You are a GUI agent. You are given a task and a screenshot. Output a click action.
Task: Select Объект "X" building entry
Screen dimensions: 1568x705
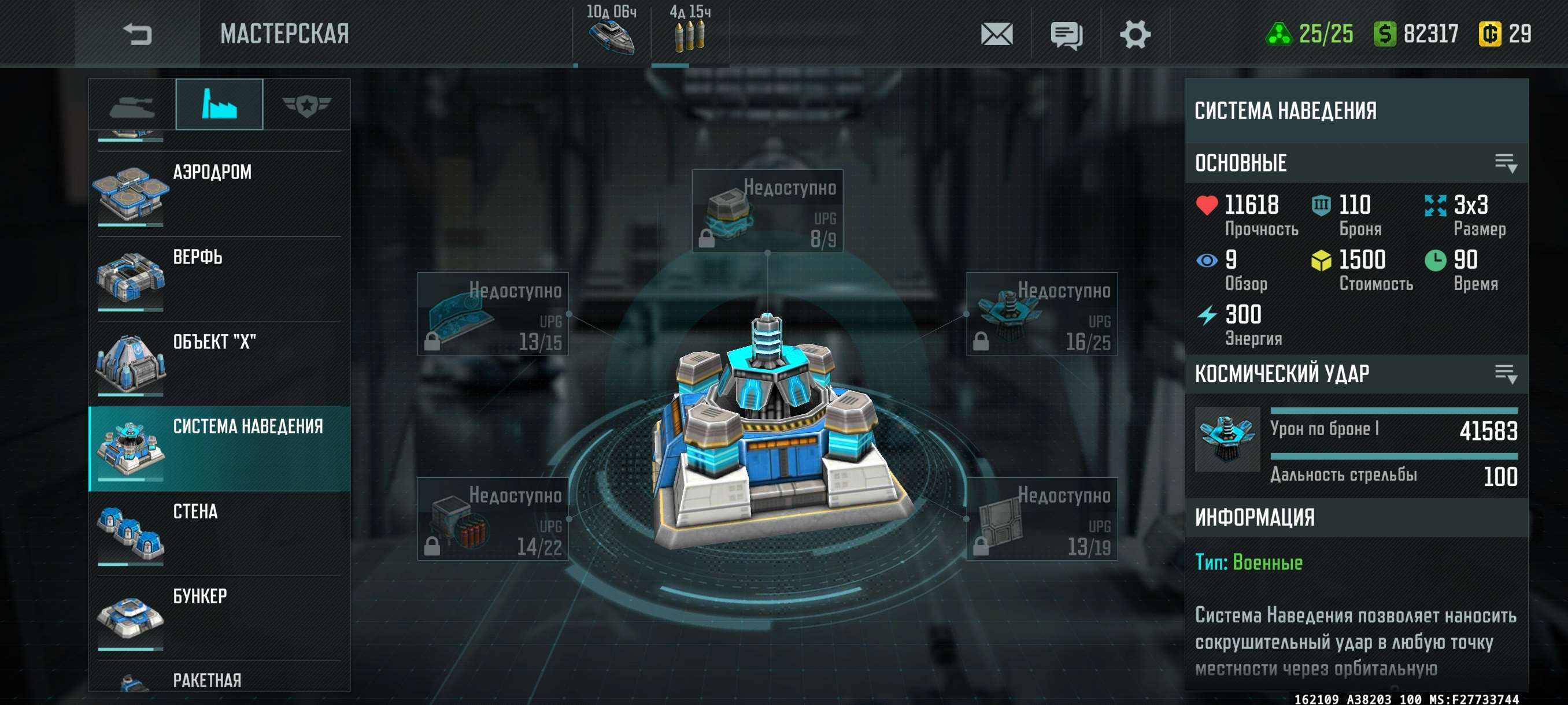click(x=219, y=363)
